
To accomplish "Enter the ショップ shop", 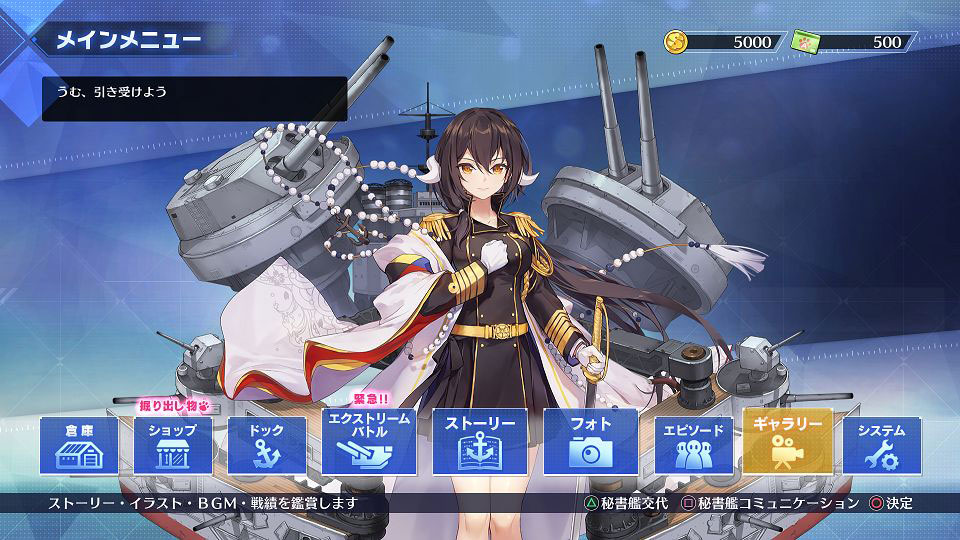I will [173, 446].
